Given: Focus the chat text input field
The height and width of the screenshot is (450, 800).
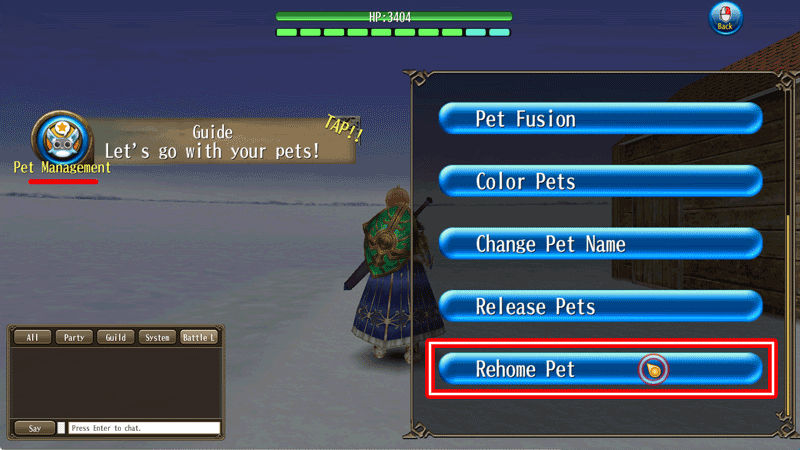Looking at the screenshot, I should (144, 428).
